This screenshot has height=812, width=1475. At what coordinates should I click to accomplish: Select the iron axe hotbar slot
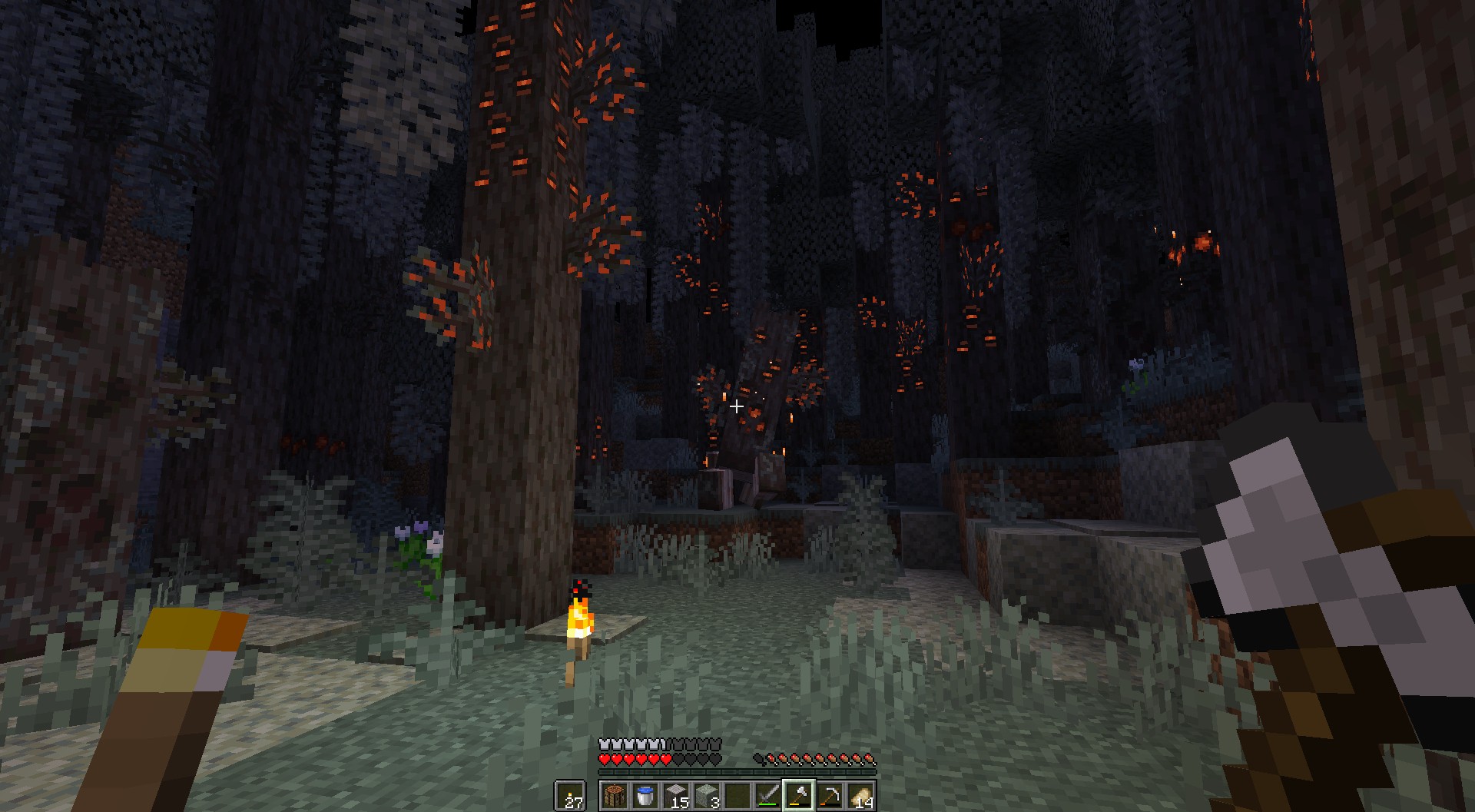pos(799,796)
